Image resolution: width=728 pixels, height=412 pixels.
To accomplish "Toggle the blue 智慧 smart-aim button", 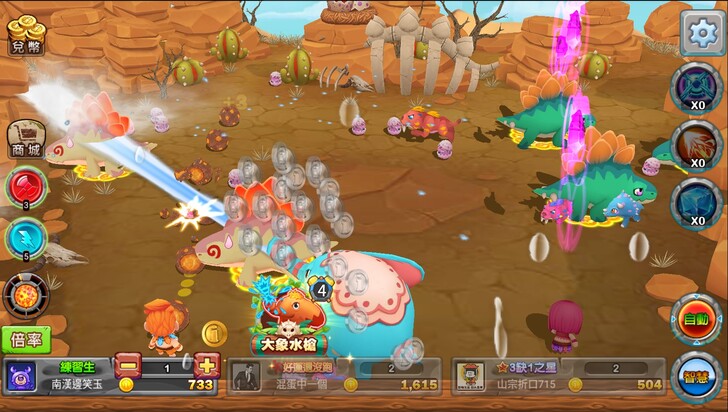I will [696, 377].
